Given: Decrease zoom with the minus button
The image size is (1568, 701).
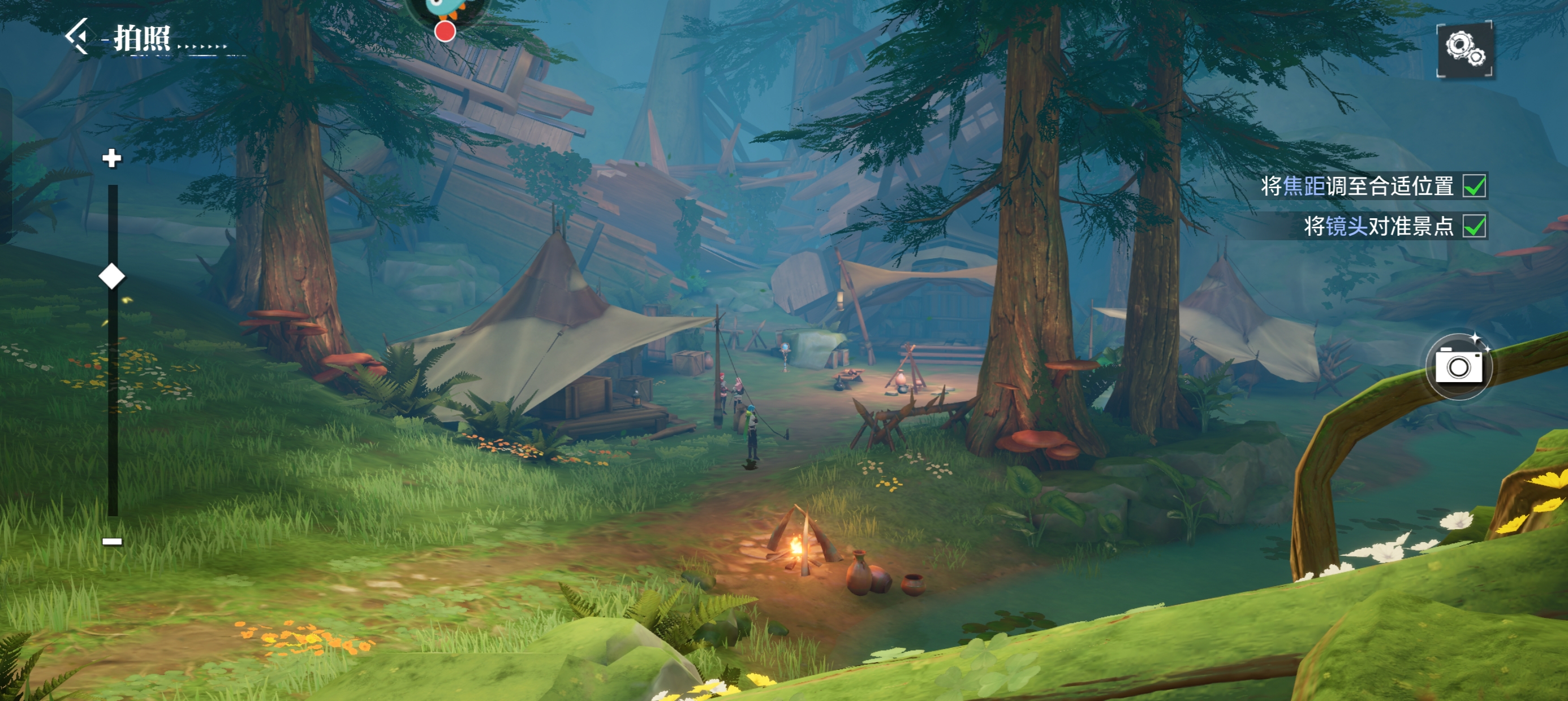Looking at the screenshot, I should coord(112,541).
